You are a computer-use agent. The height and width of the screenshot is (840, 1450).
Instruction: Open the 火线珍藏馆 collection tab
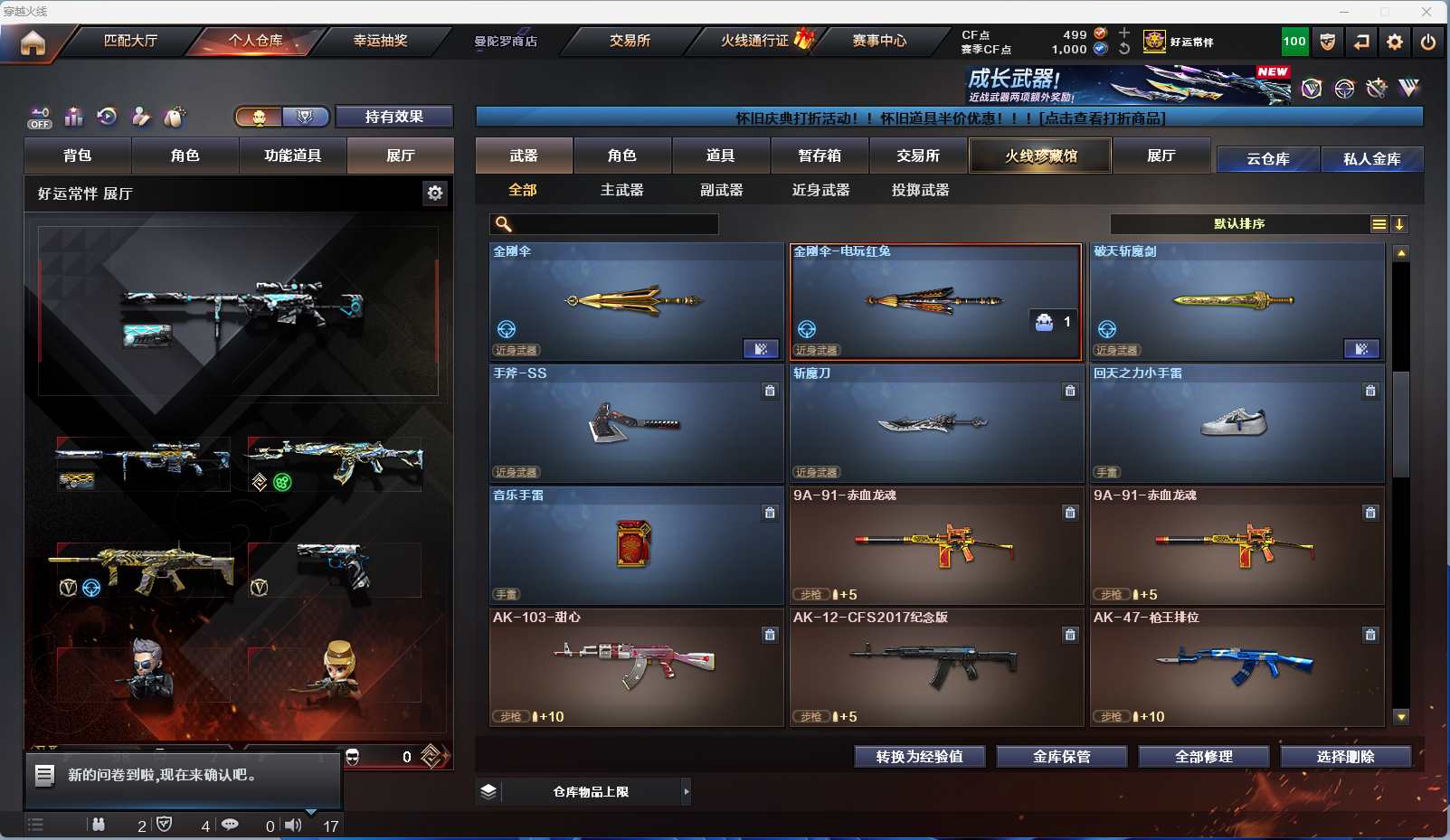coord(1040,156)
